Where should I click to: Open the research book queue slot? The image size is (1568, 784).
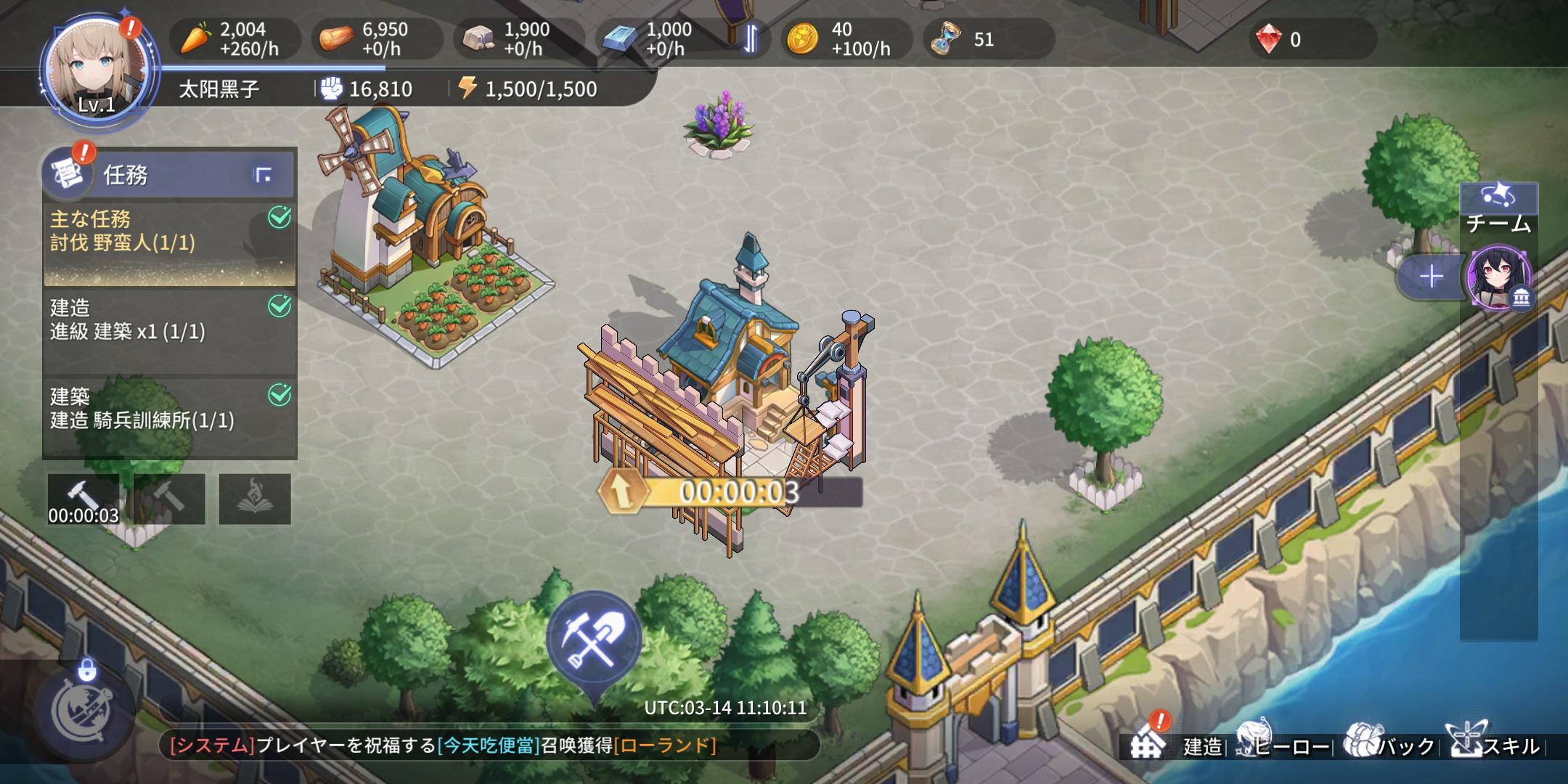255,499
